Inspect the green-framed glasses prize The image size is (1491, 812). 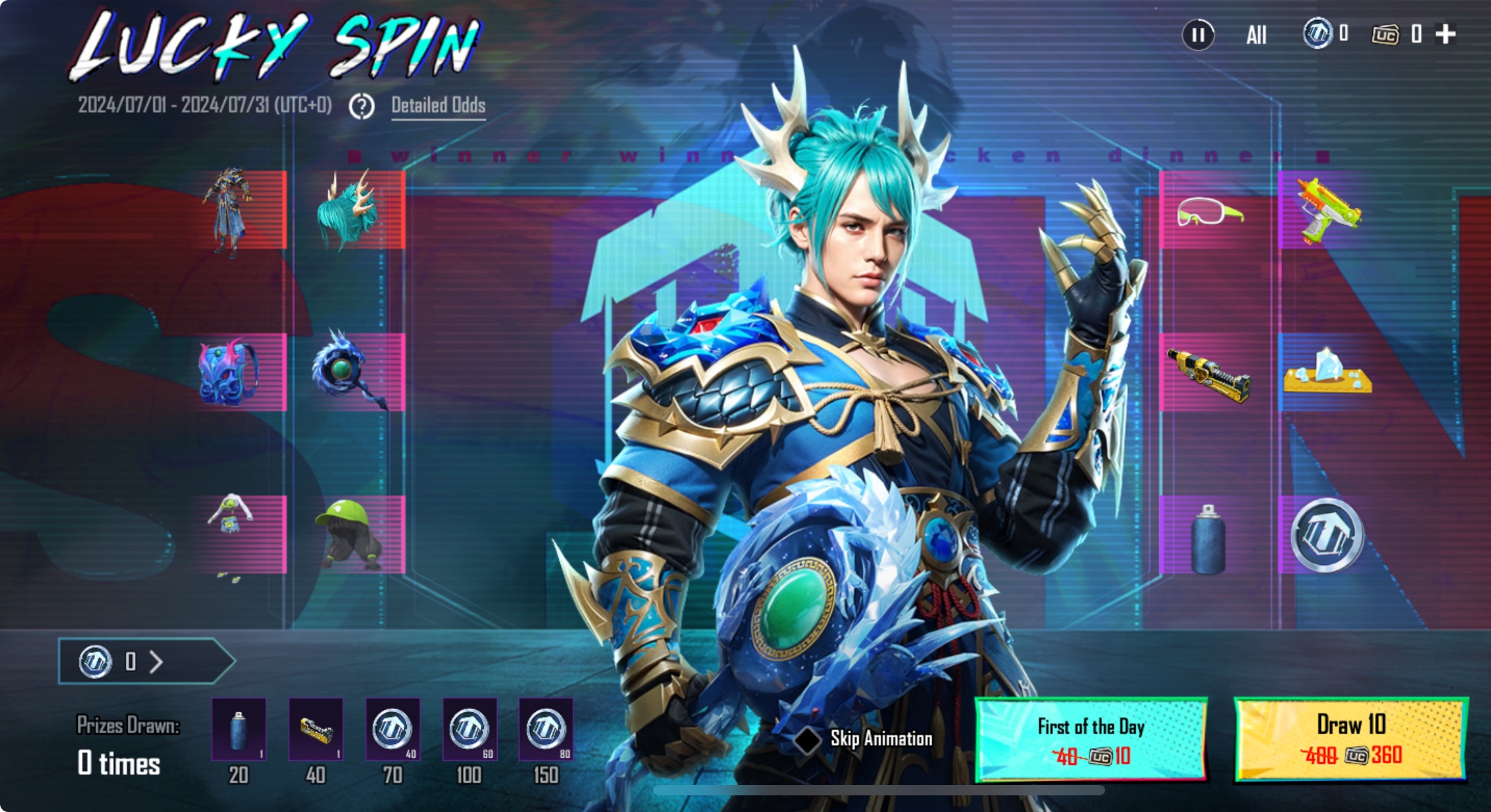pos(1209,210)
